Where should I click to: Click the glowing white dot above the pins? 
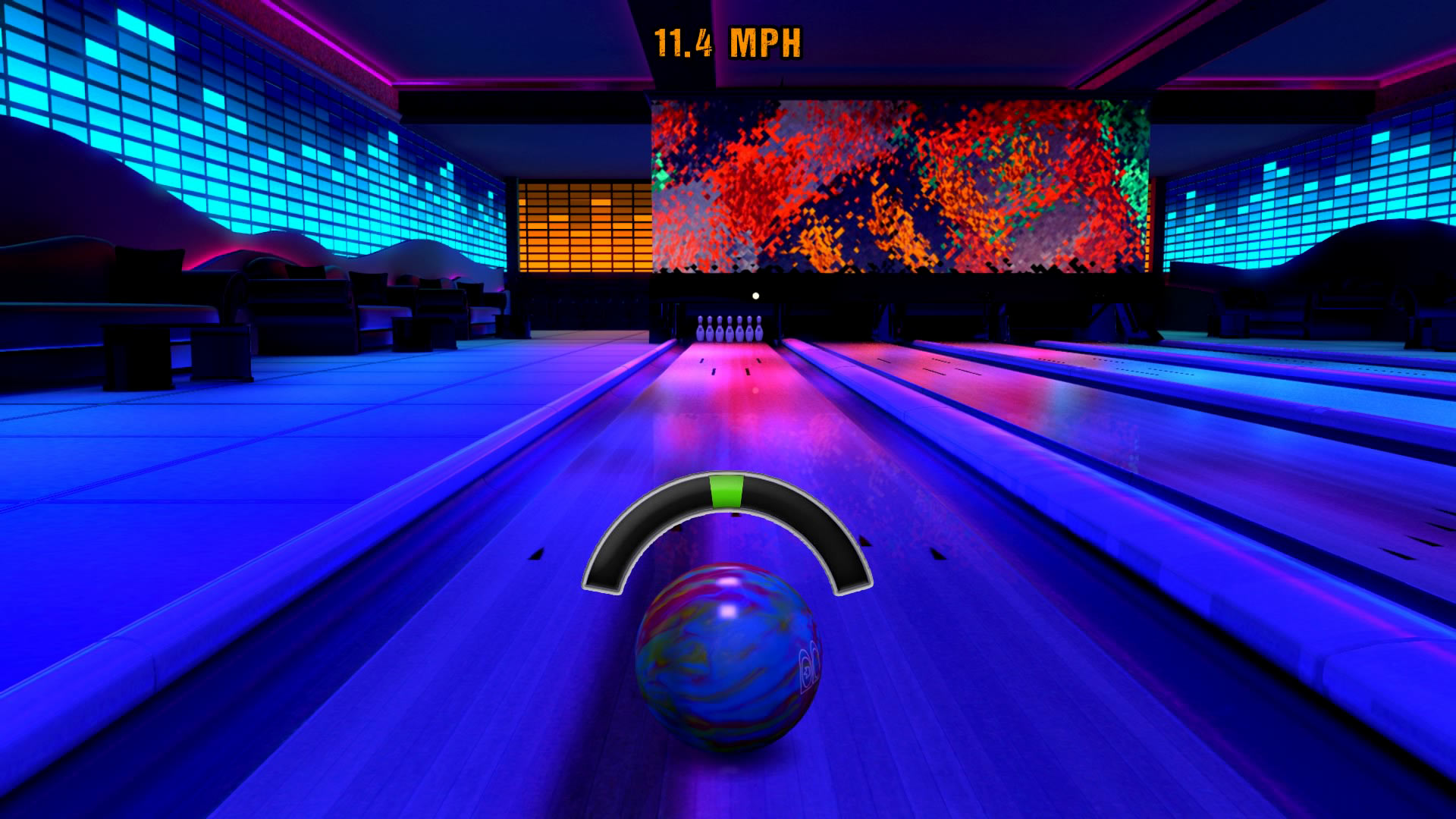[x=755, y=295]
